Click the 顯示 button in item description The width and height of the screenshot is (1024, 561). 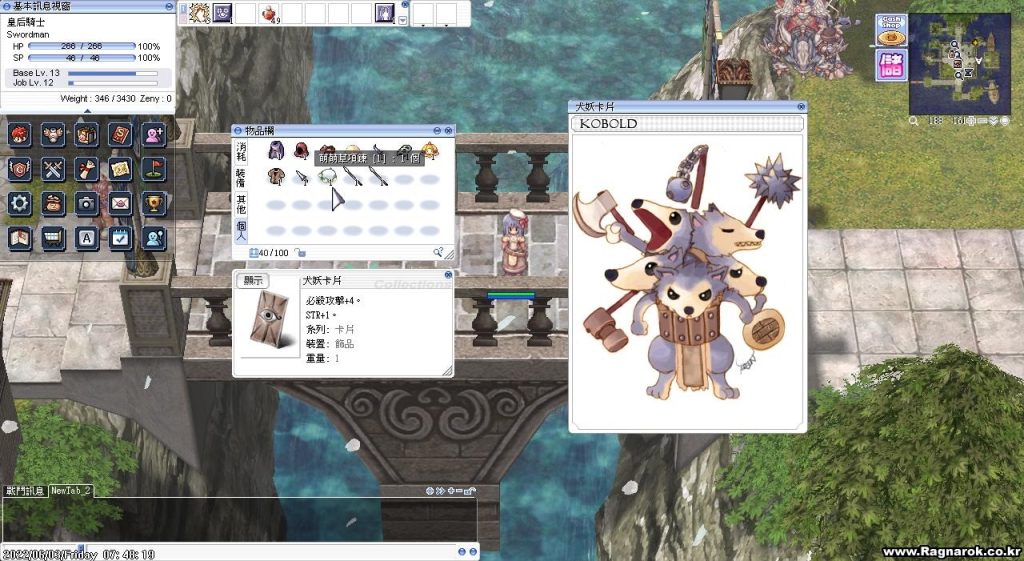pos(253,282)
